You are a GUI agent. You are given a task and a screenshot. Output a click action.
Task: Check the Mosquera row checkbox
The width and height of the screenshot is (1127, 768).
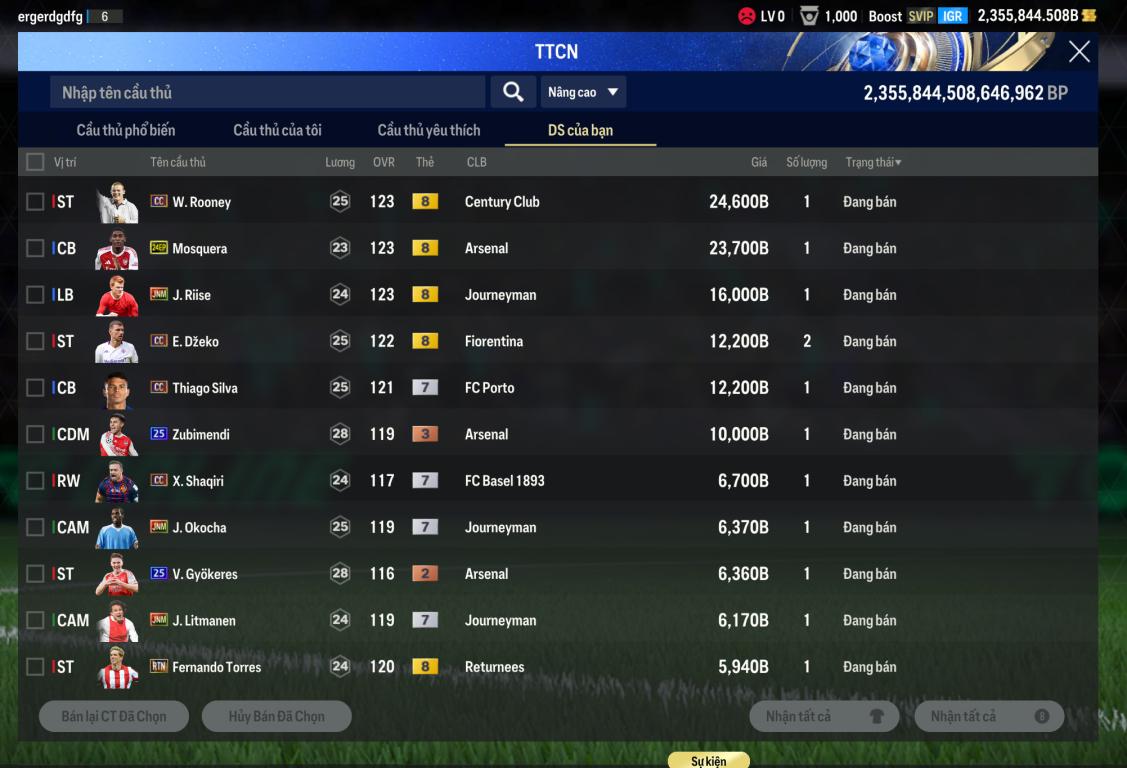(x=35, y=248)
